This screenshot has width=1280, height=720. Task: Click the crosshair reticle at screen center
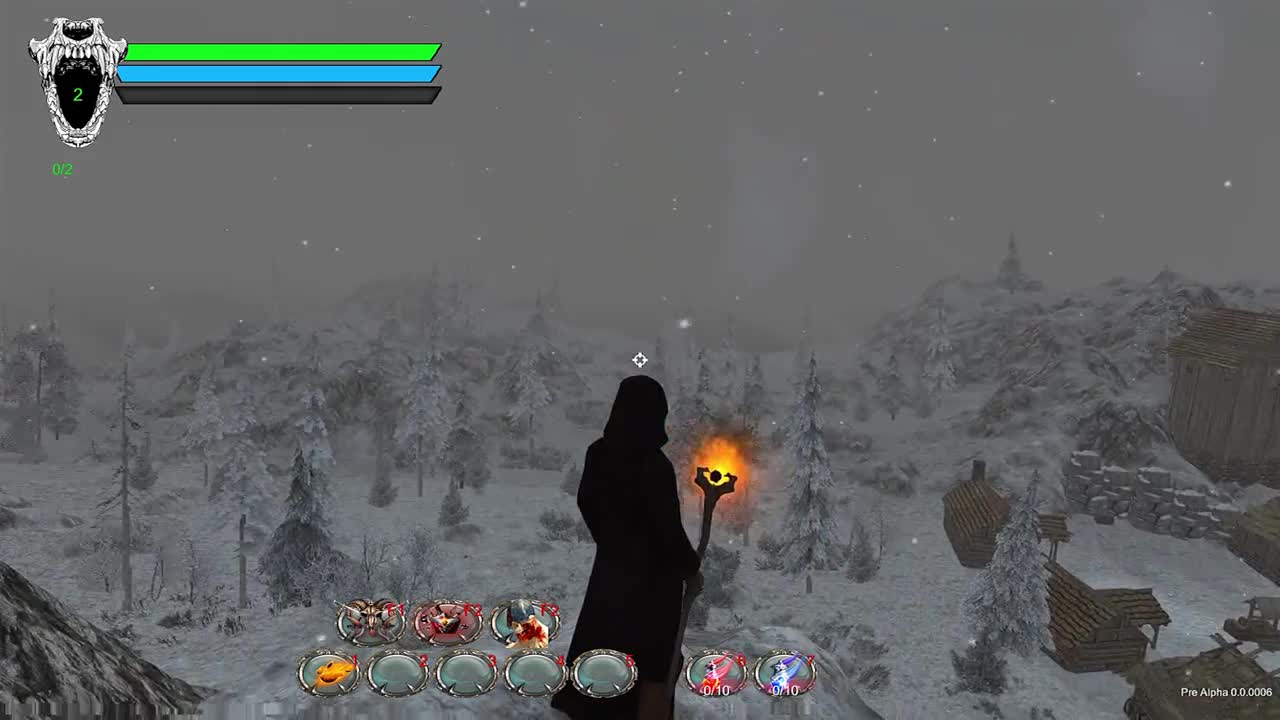coord(640,360)
